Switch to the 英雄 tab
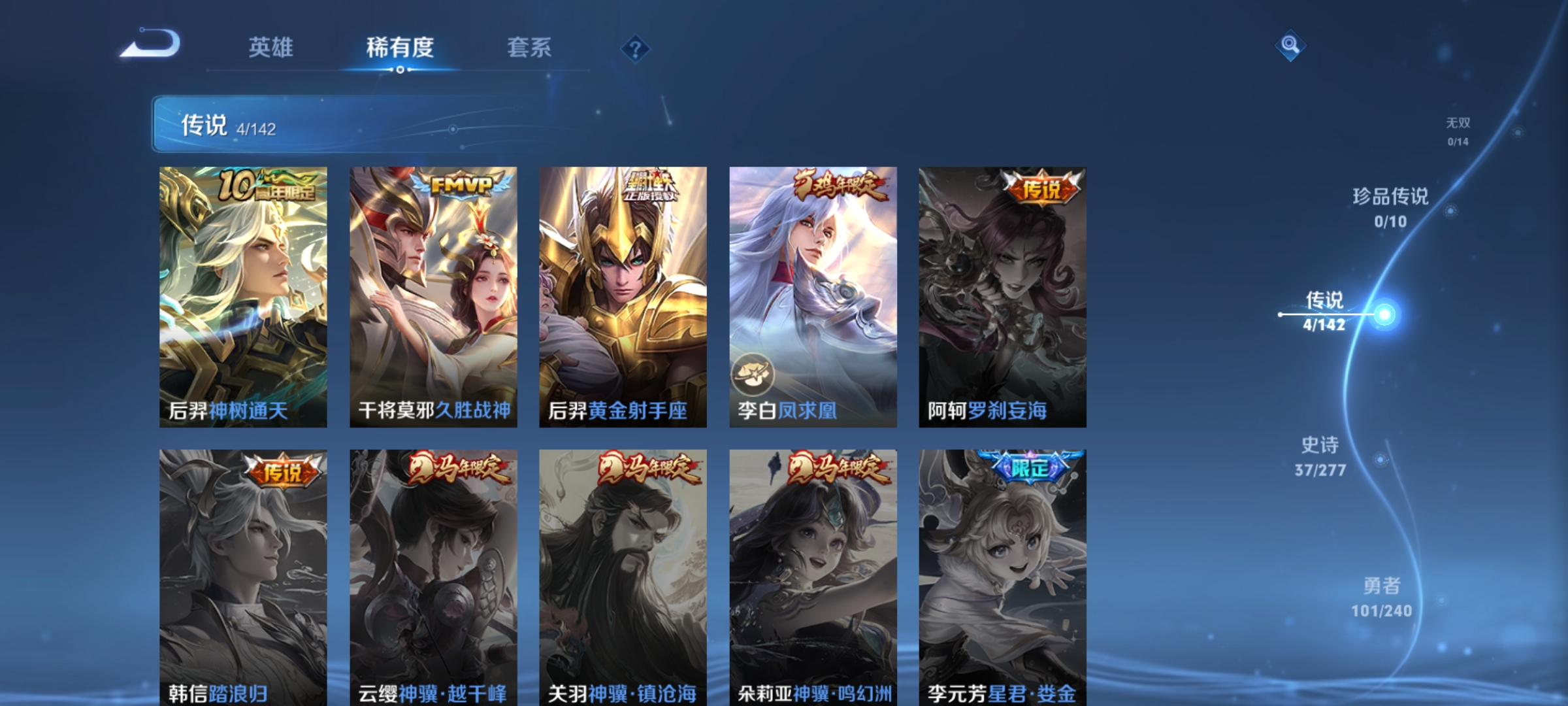 pyautogui.click(x=272, y=47)
